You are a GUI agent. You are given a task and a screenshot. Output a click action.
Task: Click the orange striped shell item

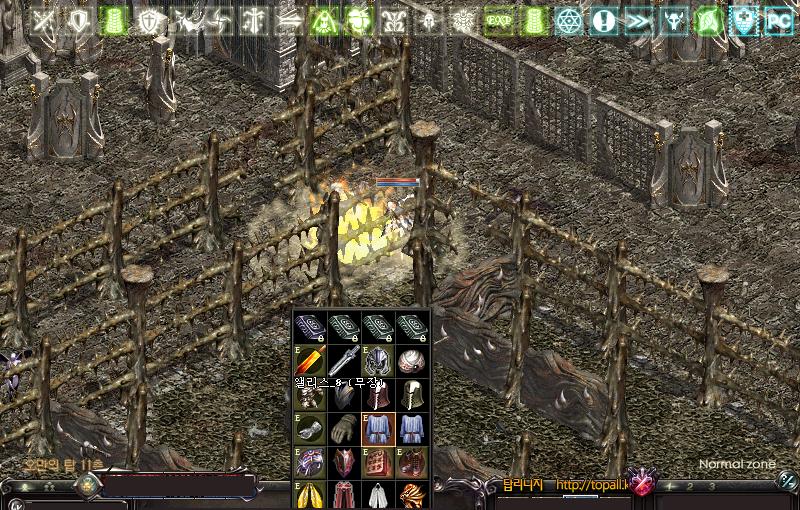[411, 495]
